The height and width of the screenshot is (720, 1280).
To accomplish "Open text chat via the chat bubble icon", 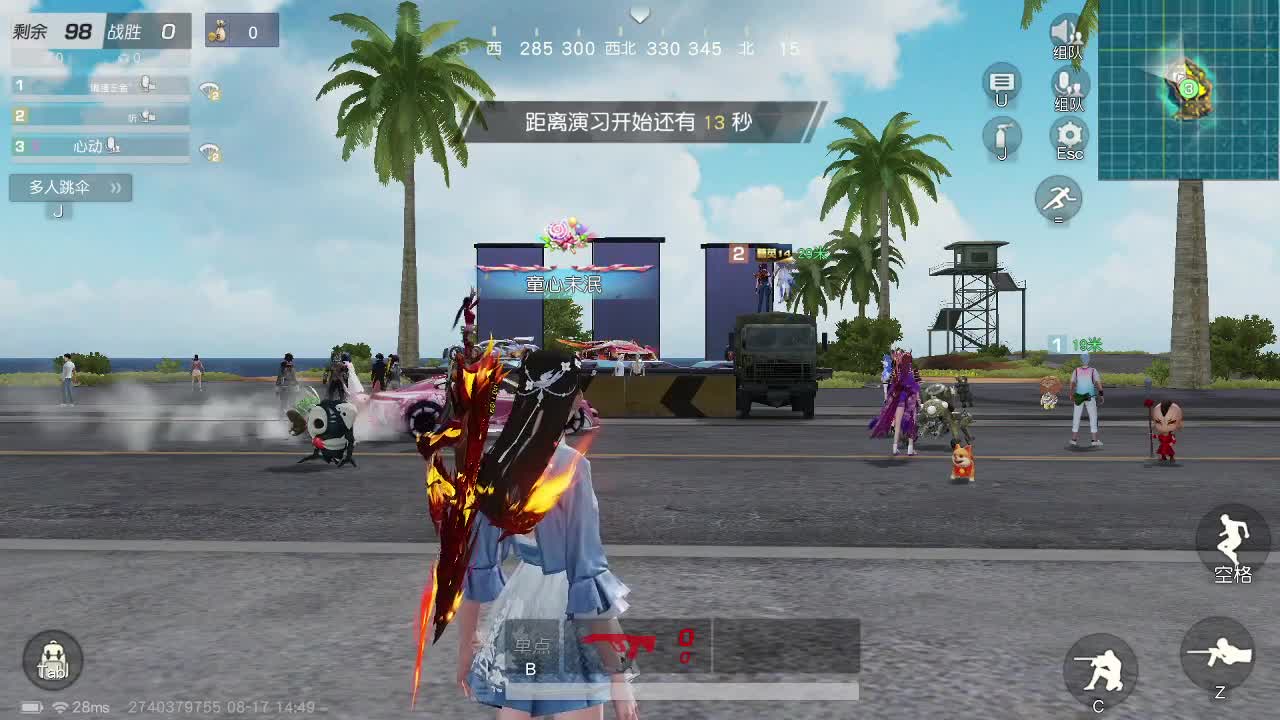I will (x=1001, y=83).
